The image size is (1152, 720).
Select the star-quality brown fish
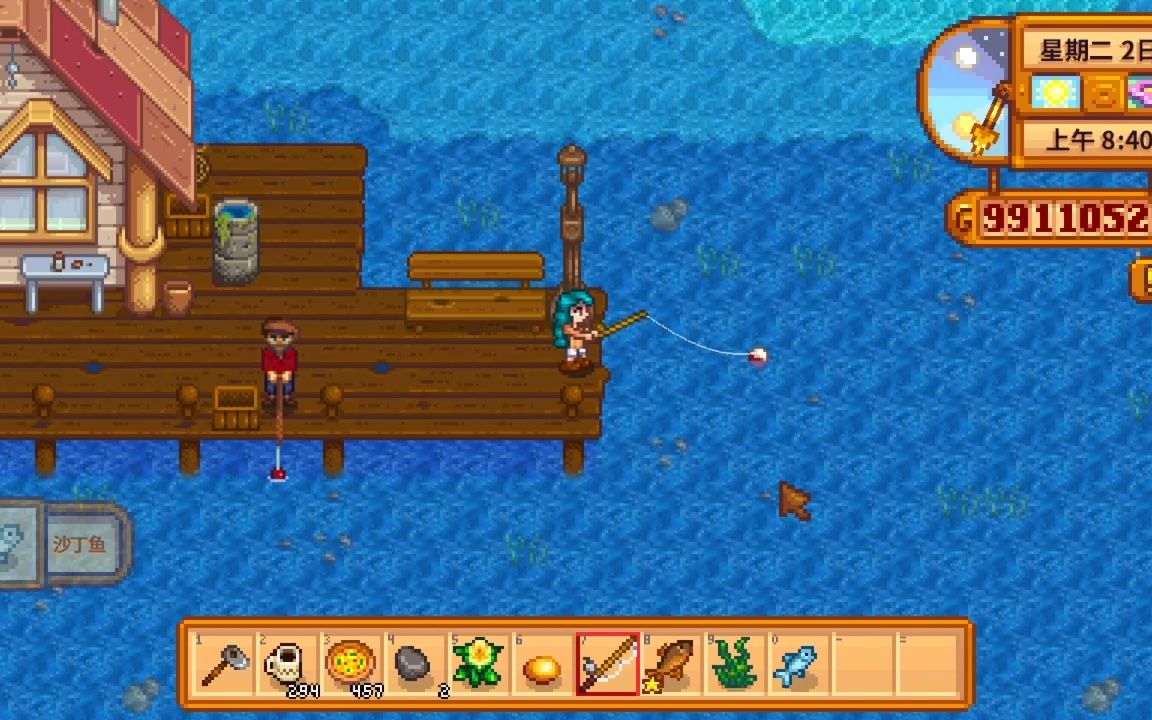(670, 664)
